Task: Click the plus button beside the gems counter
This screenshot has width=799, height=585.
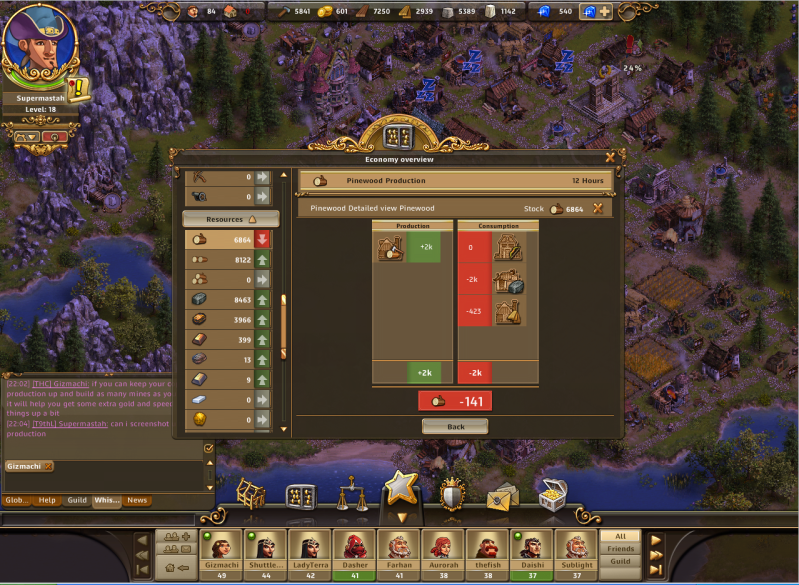Action: (604, 10)
